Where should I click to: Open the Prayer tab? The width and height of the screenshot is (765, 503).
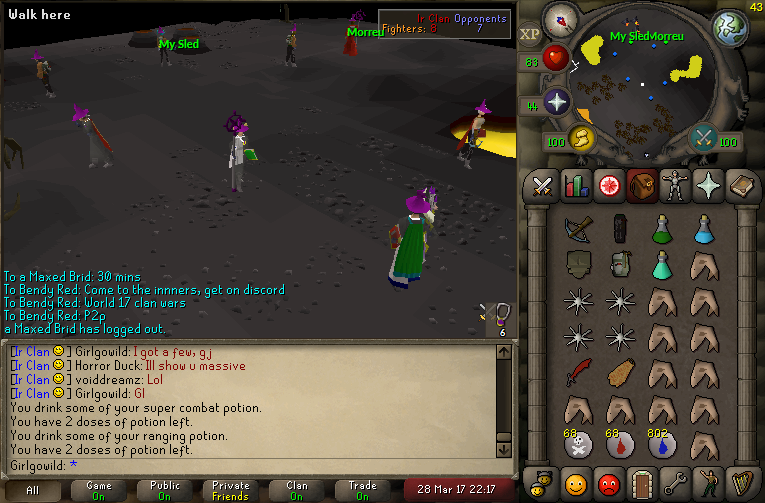click(x=707, y=186)
